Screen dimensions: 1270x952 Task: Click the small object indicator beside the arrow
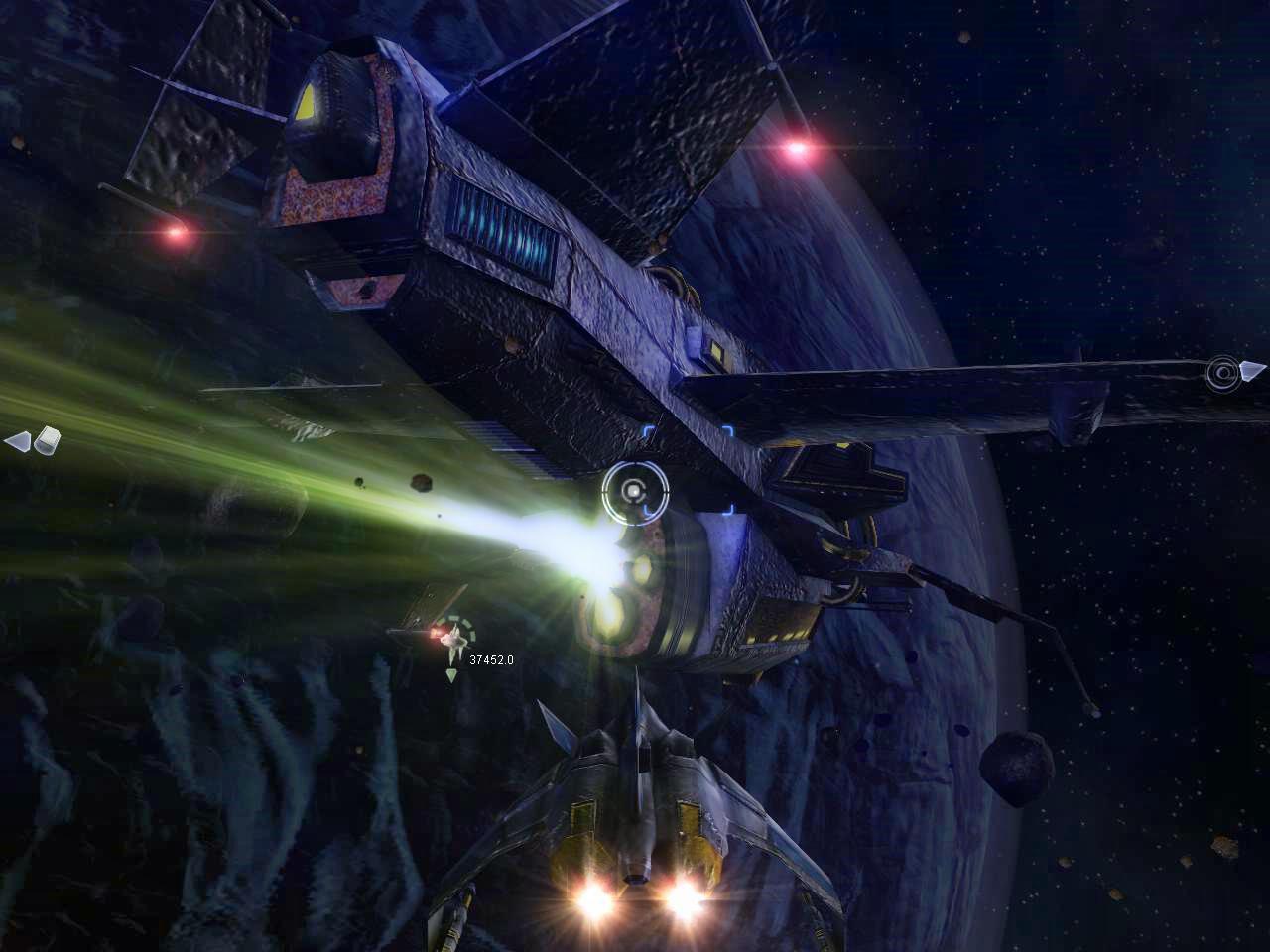click(x=47, y=439)
